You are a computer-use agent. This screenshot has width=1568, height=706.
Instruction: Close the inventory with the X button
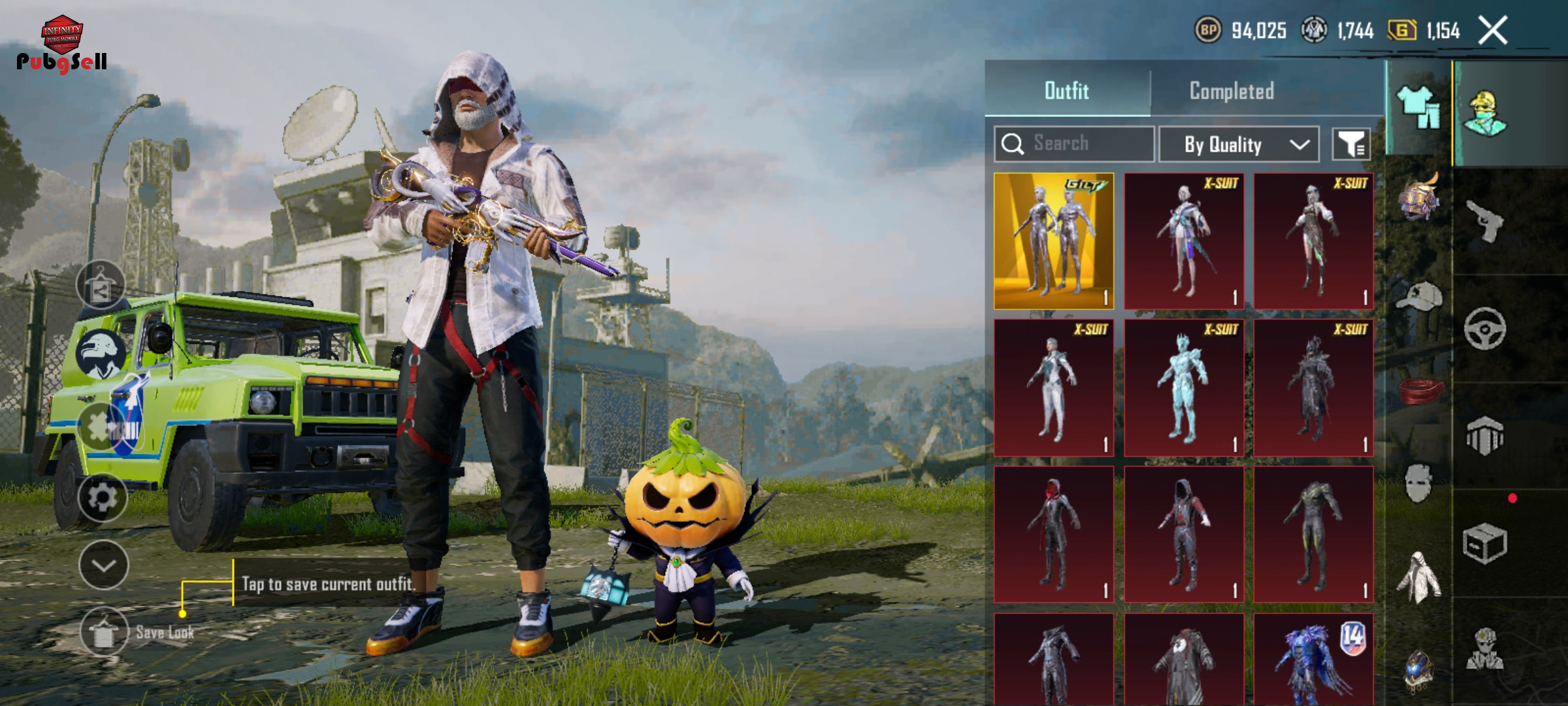click(1494, 30)
